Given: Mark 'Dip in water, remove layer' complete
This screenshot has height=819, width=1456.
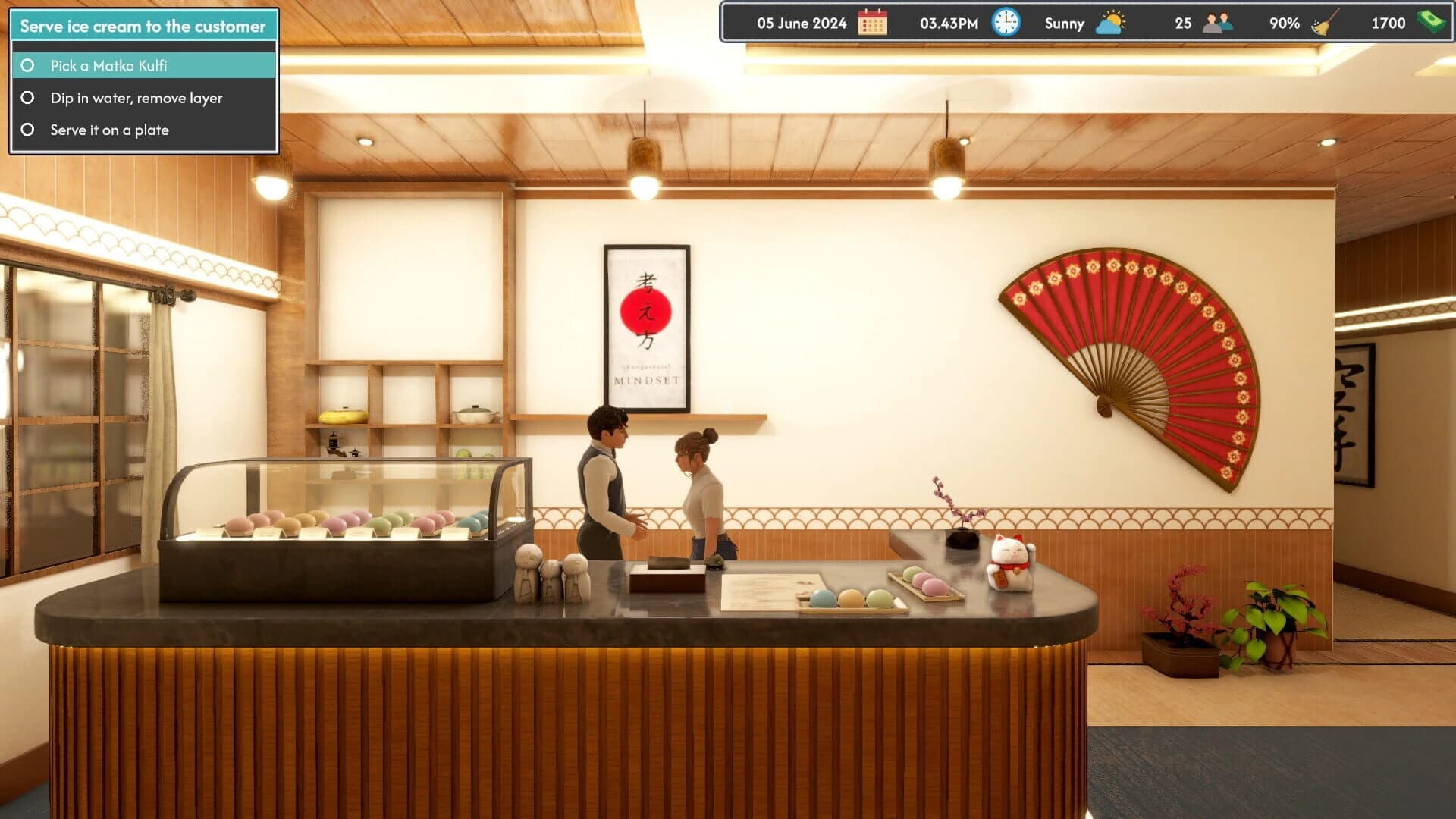Looking at the screenshot, I should [x=29, y=97].
